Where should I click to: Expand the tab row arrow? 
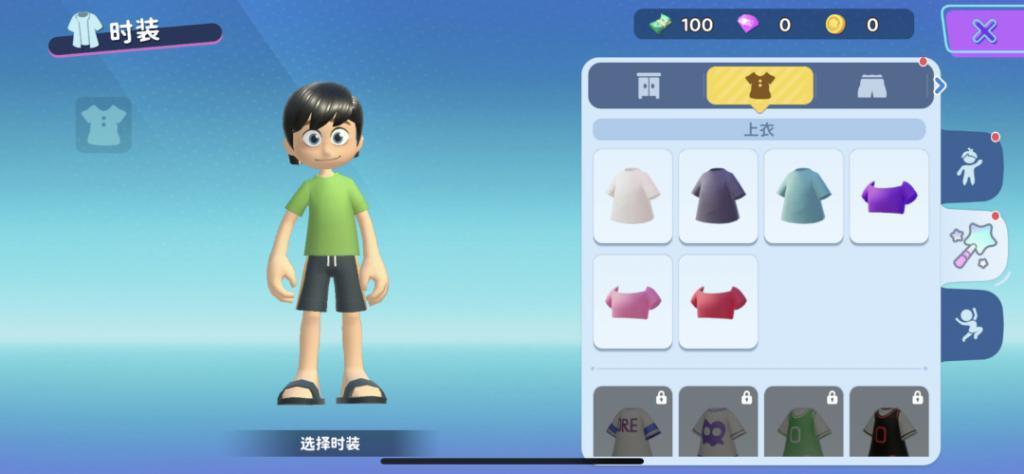coord(940,86)
